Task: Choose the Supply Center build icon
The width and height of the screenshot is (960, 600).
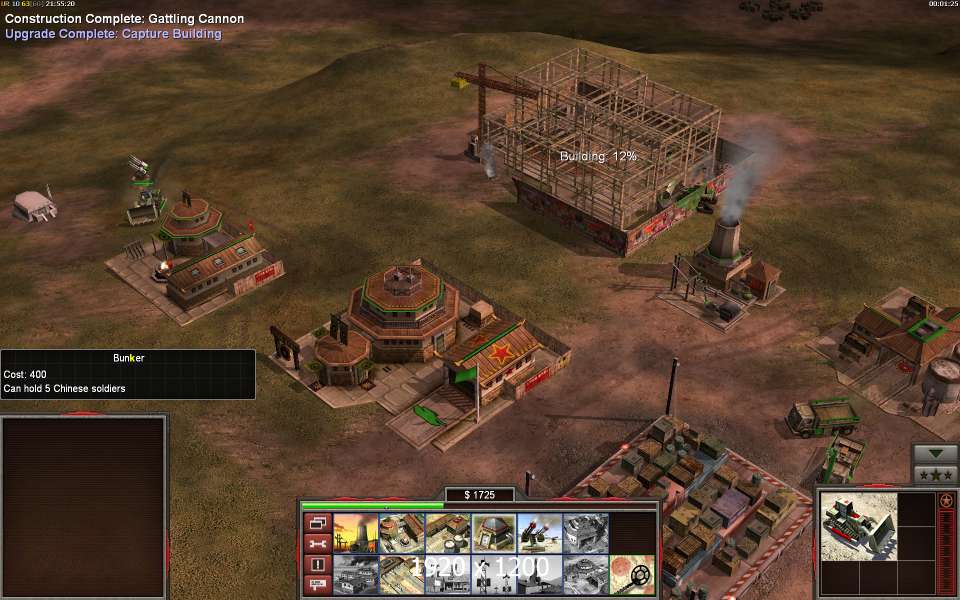Action: [447, 534]
